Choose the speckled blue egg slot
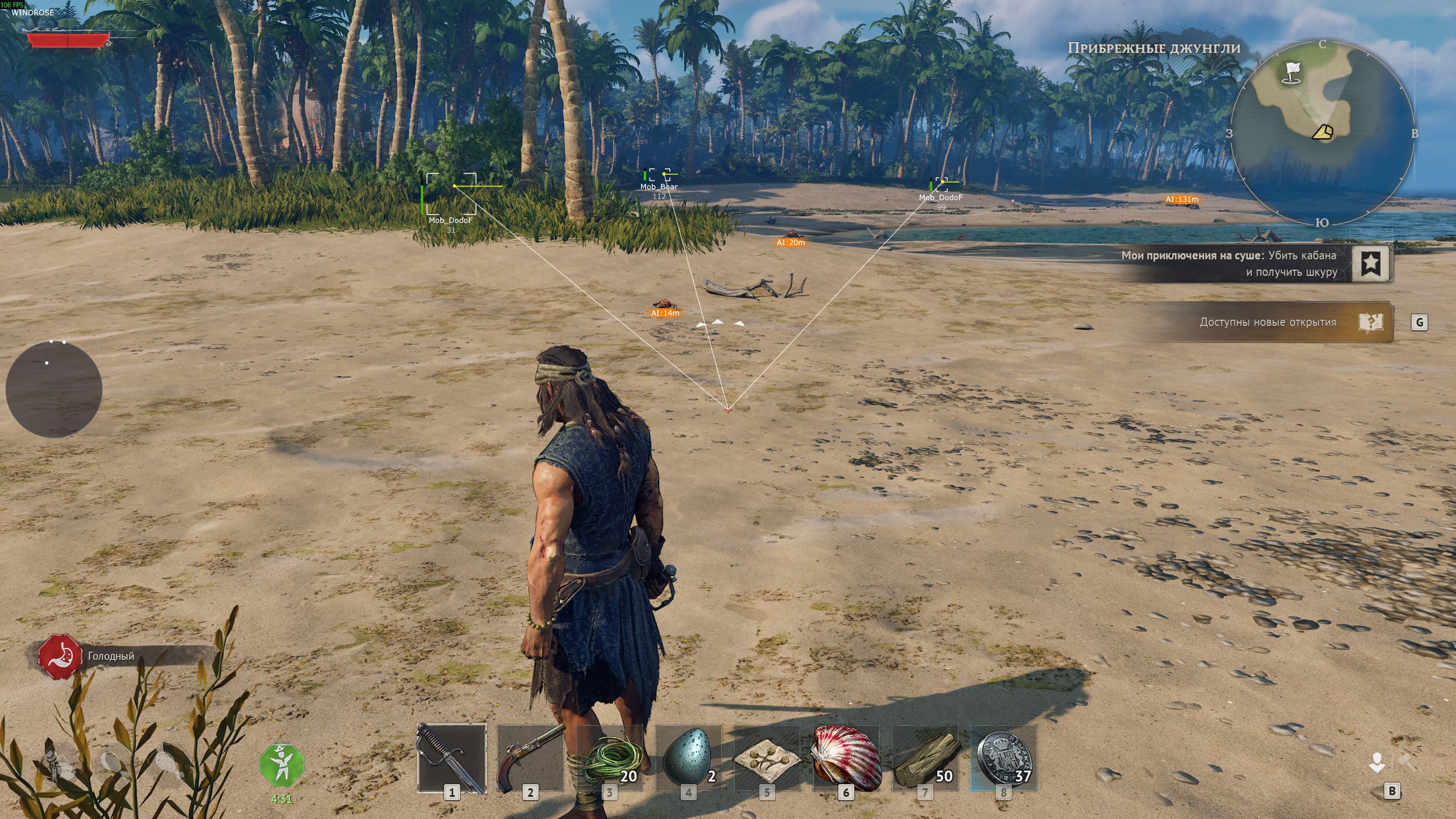Viewport: 1456px width, 819px height. [688, 758]
